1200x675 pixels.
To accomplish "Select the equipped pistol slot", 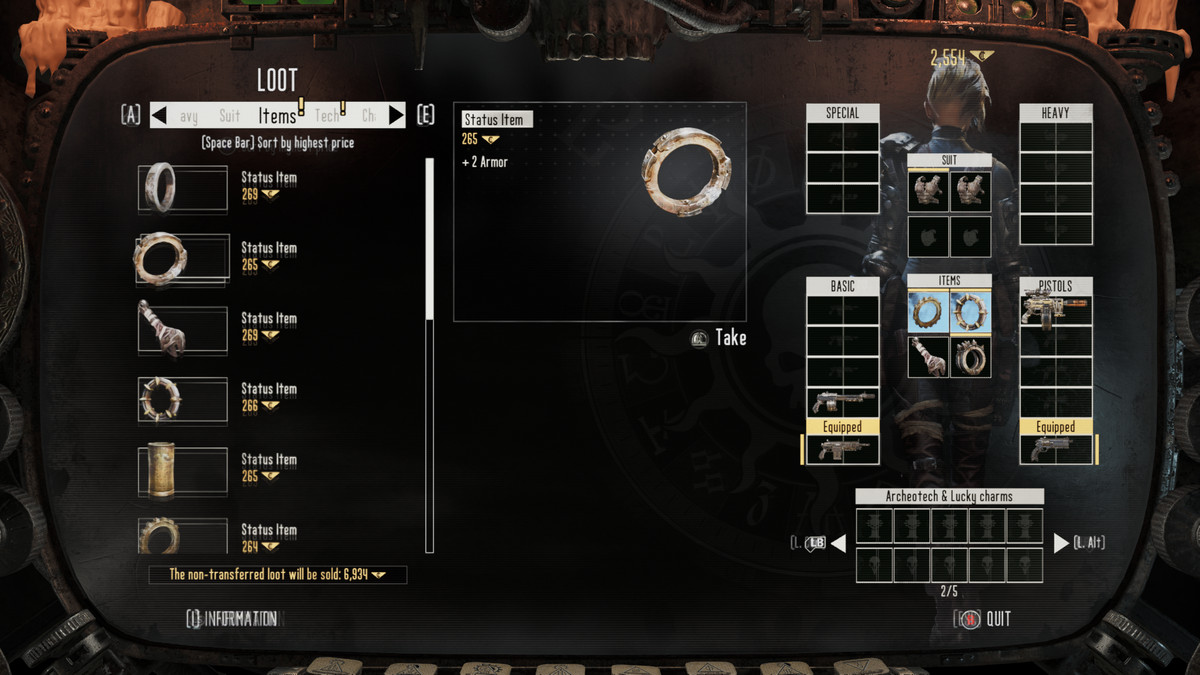I will click(x=1055, y=449).
